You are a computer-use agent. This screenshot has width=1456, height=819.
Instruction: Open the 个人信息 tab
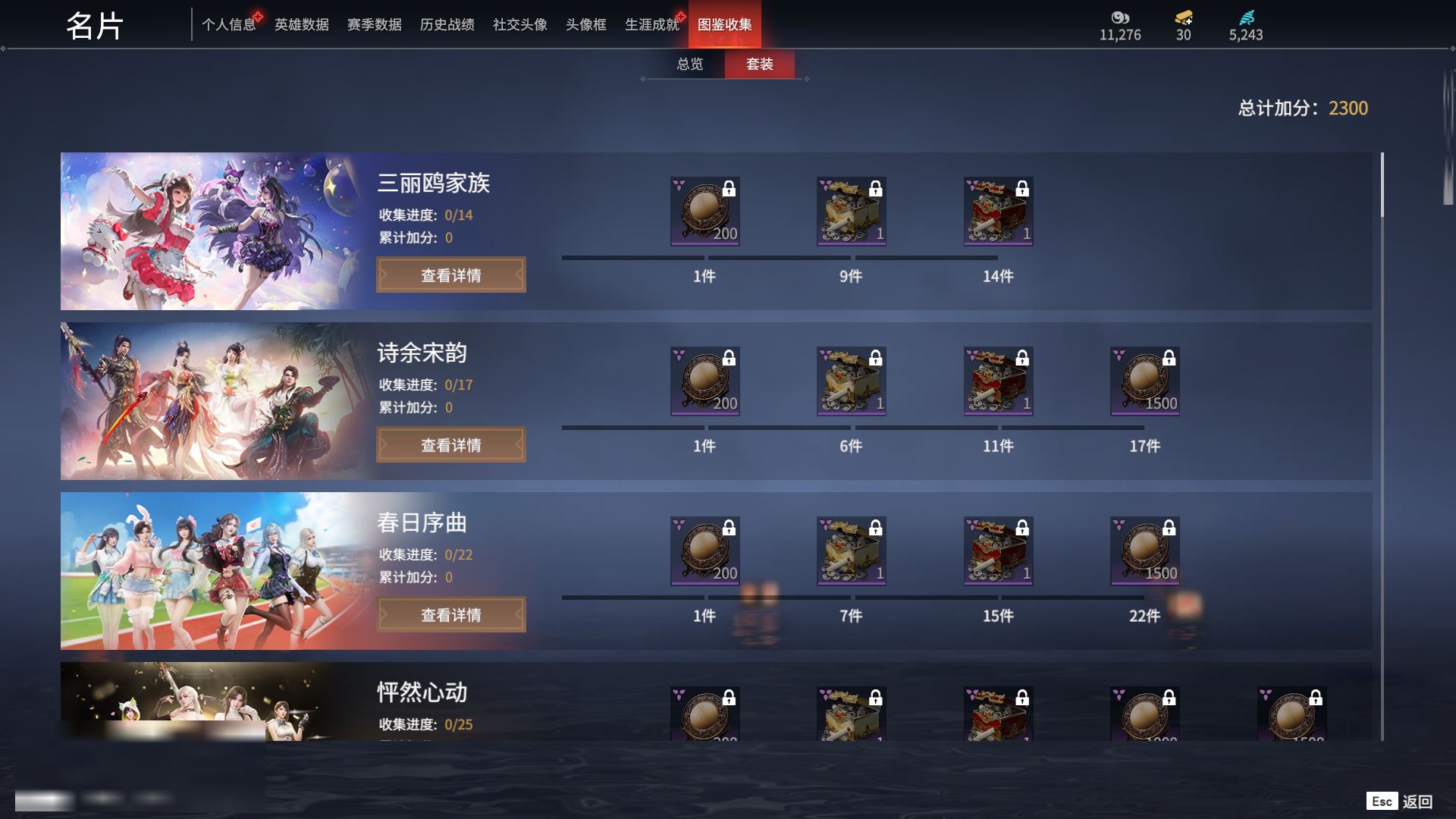pos(228,25)
